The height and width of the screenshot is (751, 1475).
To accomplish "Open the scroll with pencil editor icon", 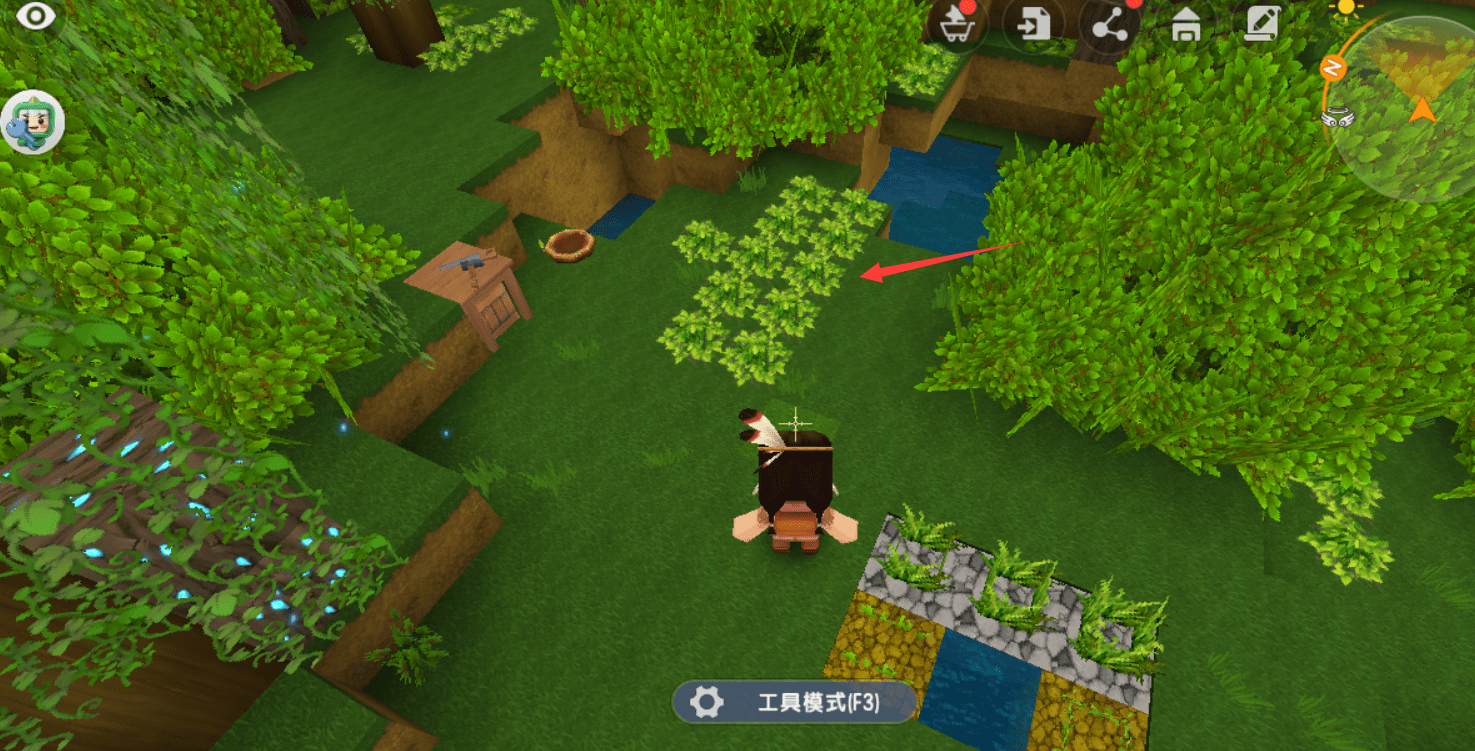I will (1263, 23).
